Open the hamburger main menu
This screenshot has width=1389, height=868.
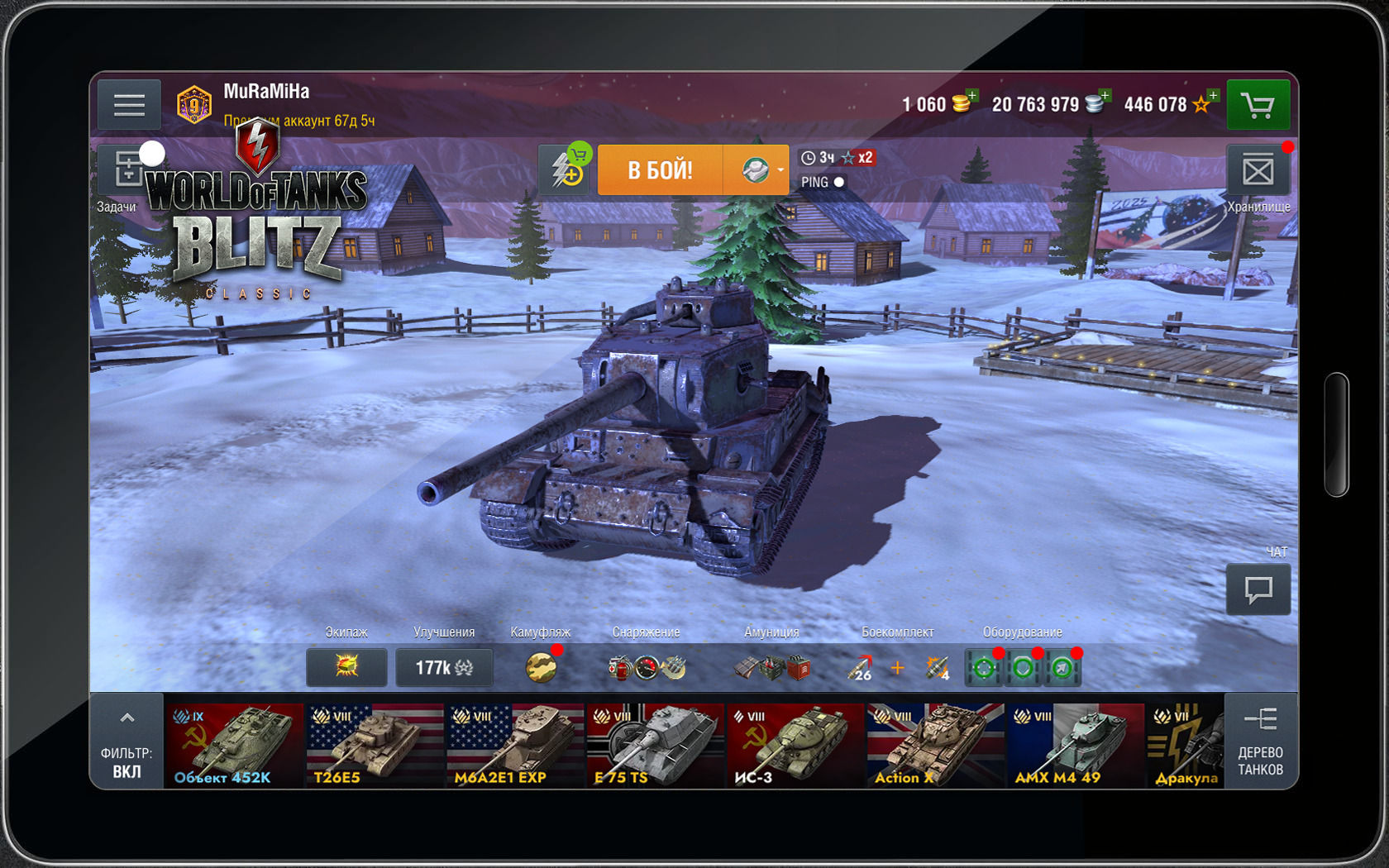tap(129, 105)
